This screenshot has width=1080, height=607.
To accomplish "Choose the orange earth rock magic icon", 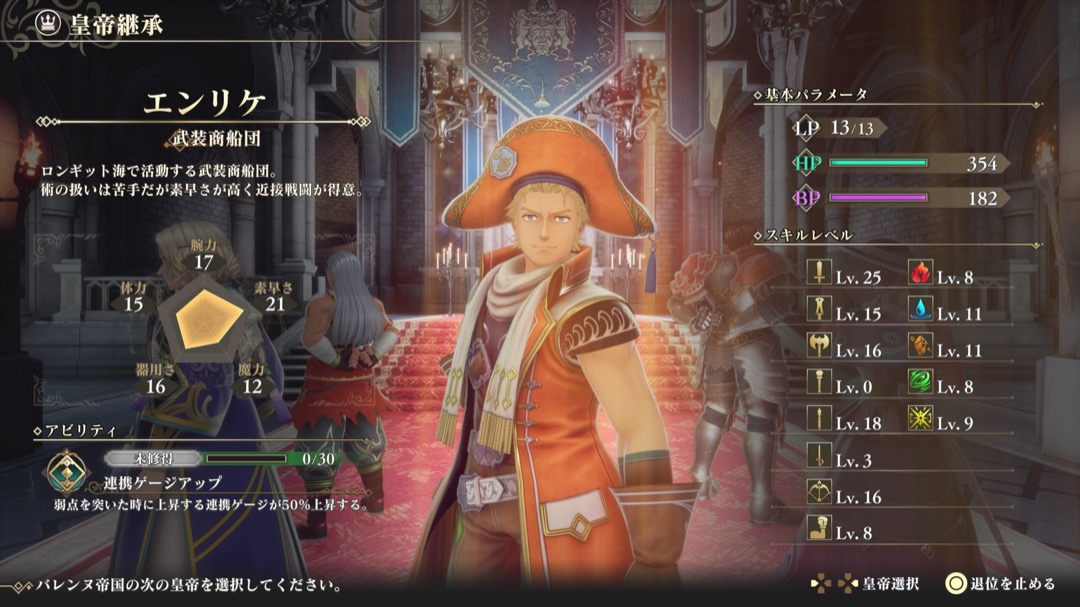I will [x=920, y=348].
